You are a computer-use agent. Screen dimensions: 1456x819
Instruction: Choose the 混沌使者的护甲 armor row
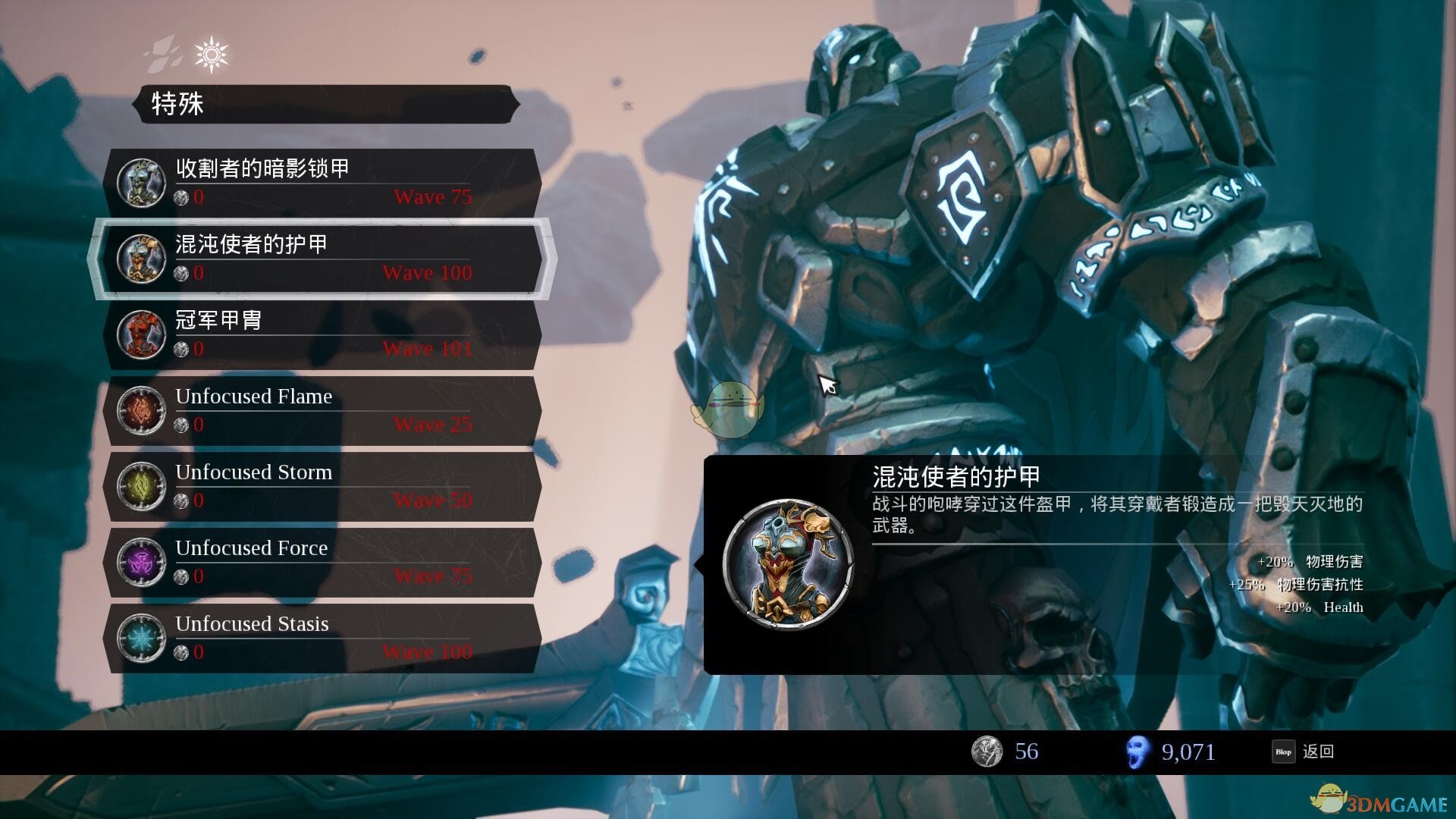tap(322, 259)
